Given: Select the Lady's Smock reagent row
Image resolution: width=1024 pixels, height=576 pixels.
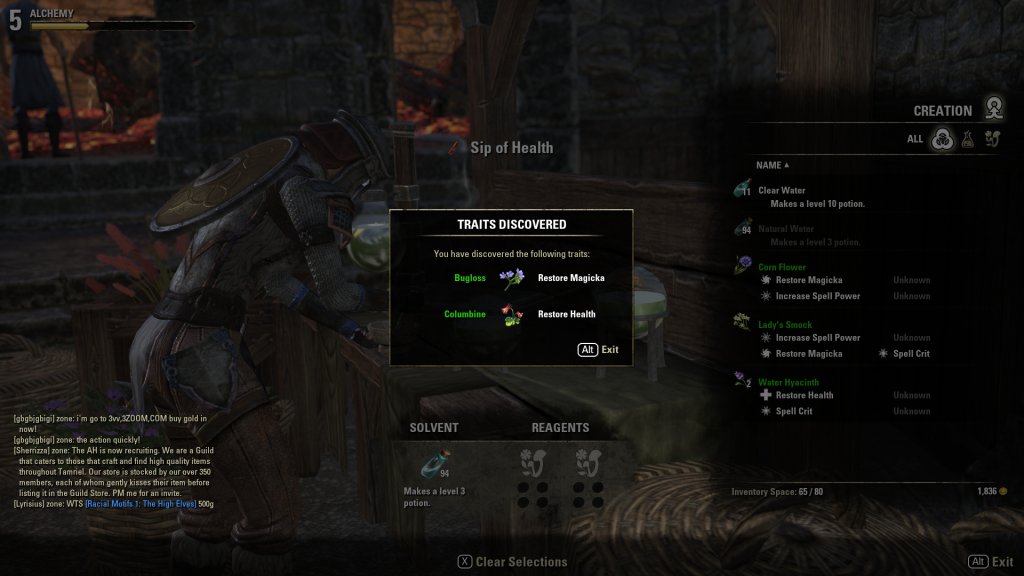Looking at the screenshot, I should (x=785, y=325).
